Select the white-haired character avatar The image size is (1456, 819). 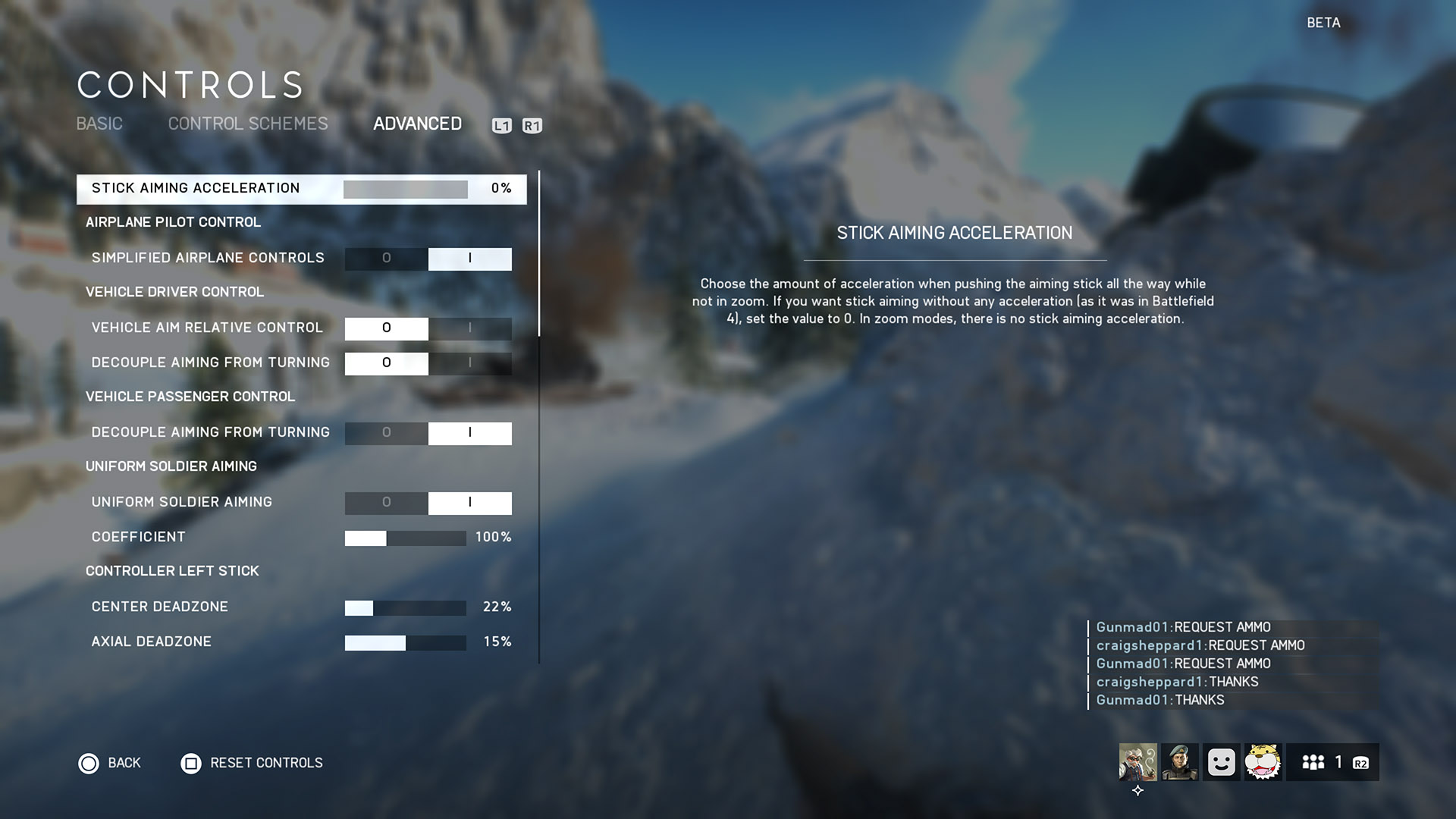1137,762
